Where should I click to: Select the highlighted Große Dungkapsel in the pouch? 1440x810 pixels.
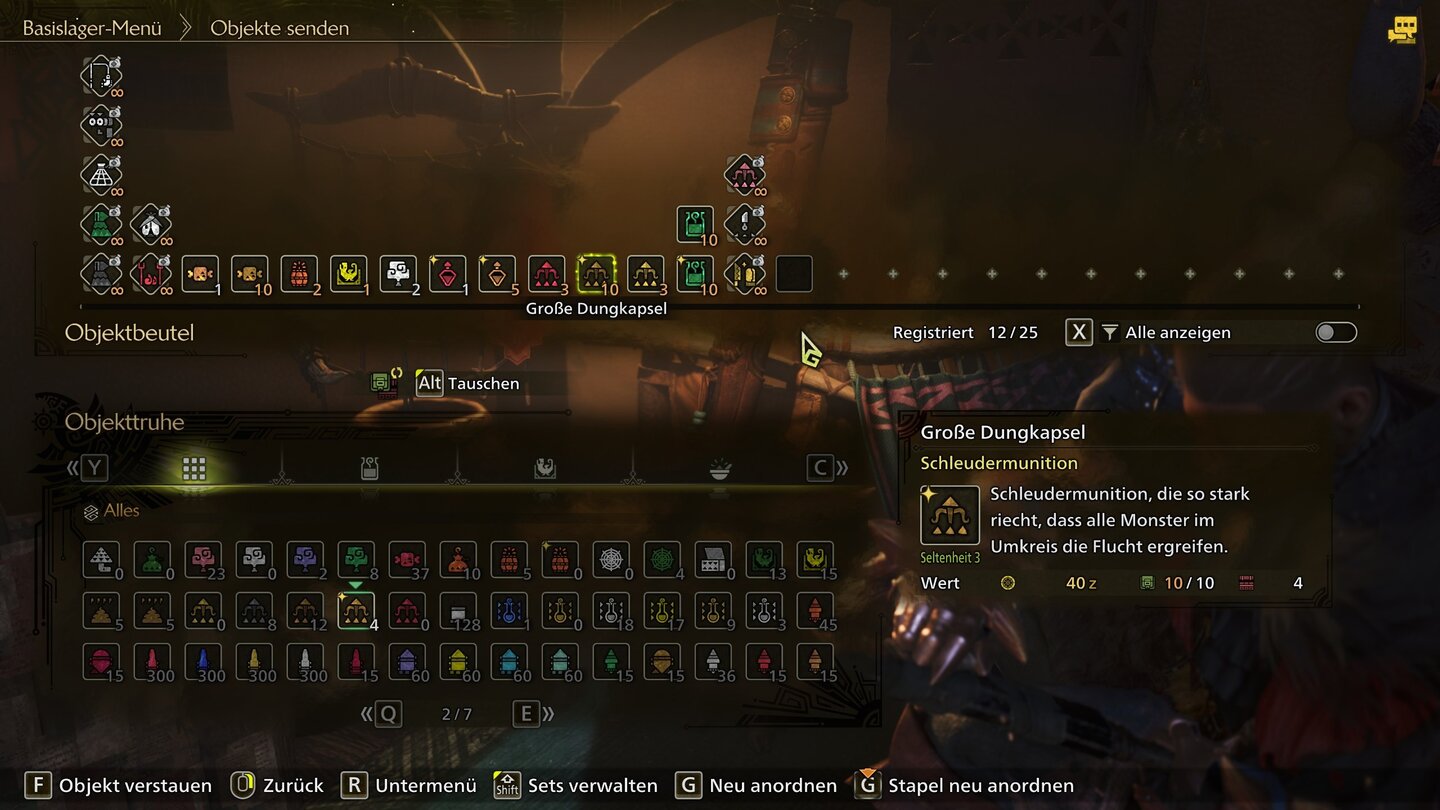click(597, 274)
